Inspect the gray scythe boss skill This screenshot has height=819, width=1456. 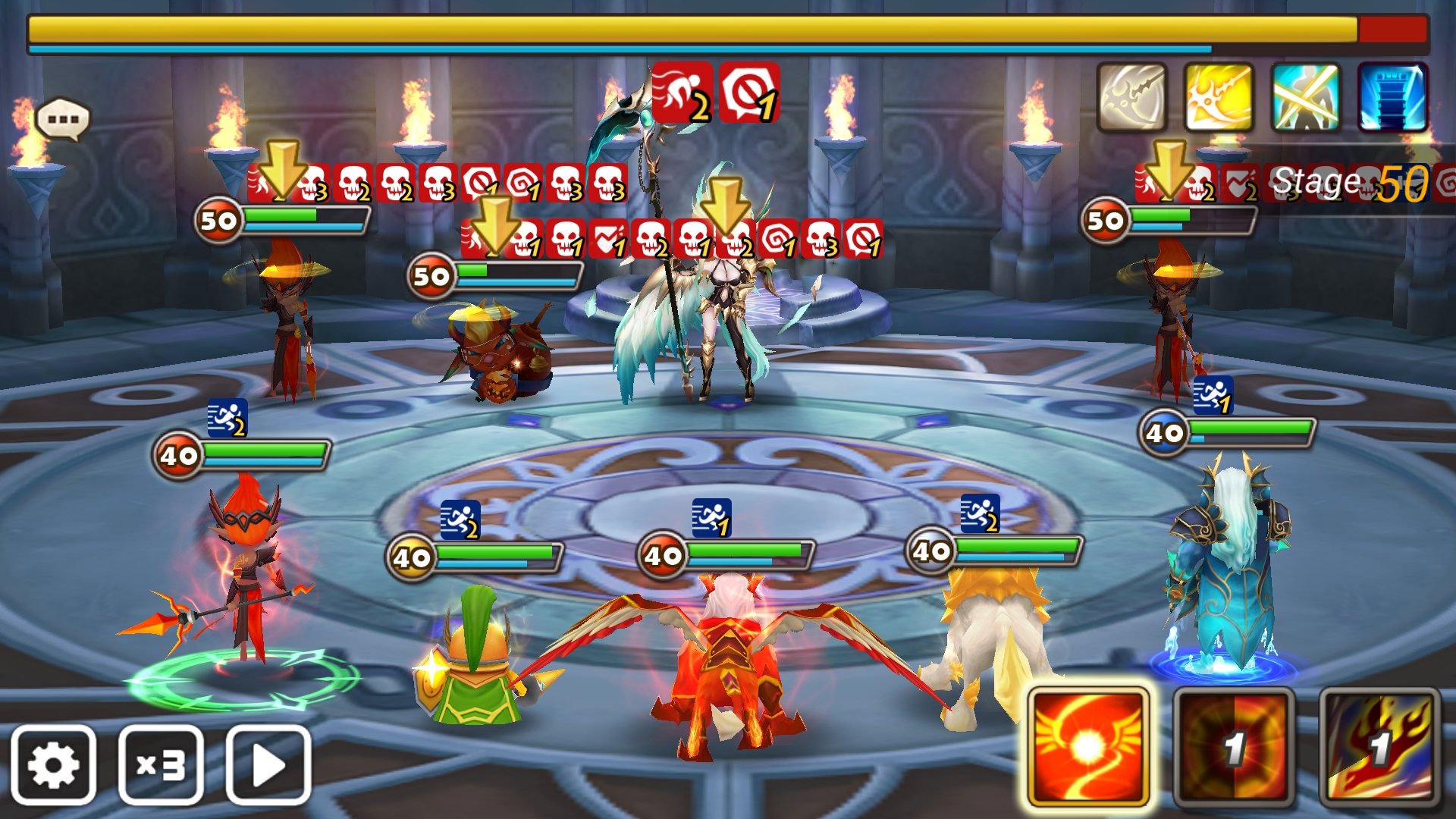pyautogui.click(x=1131, y=98)
